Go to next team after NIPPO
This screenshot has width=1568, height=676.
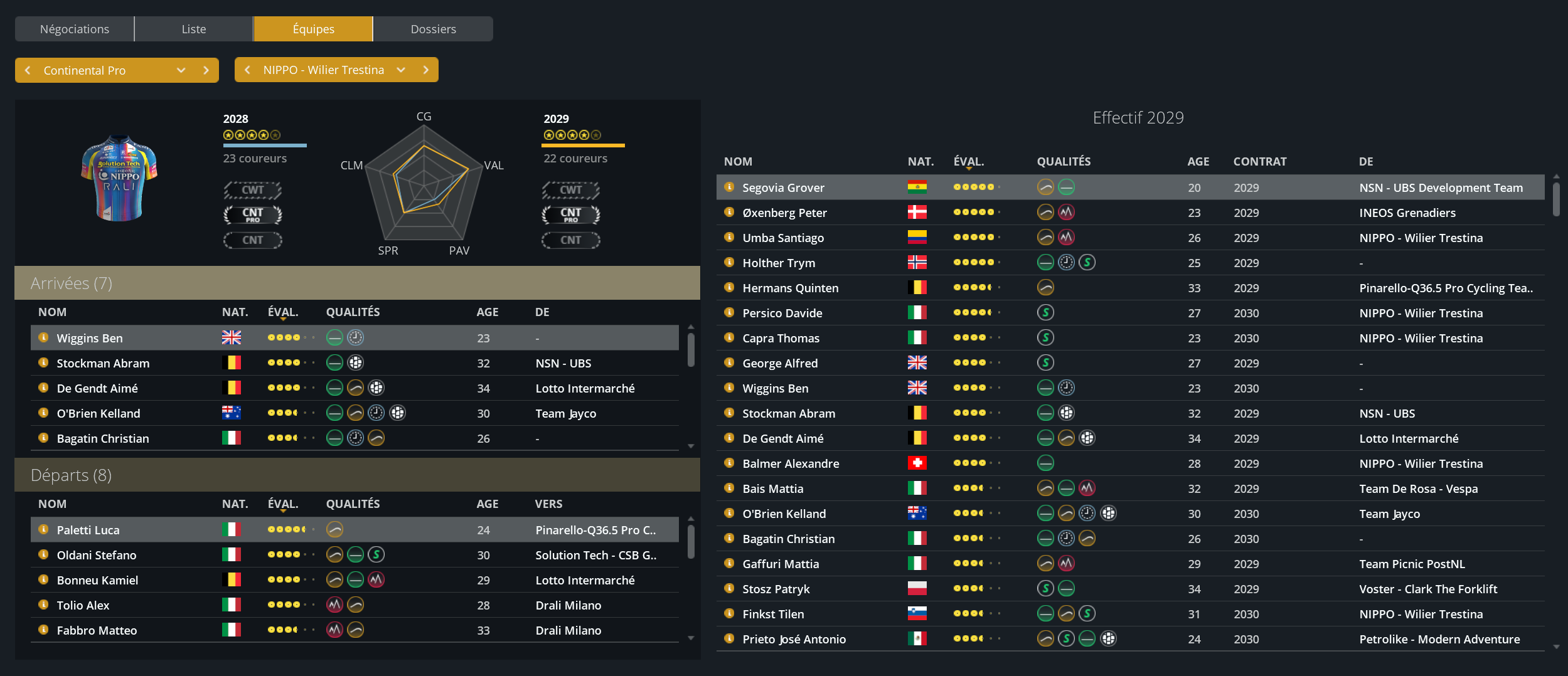[x=426, y=70]
